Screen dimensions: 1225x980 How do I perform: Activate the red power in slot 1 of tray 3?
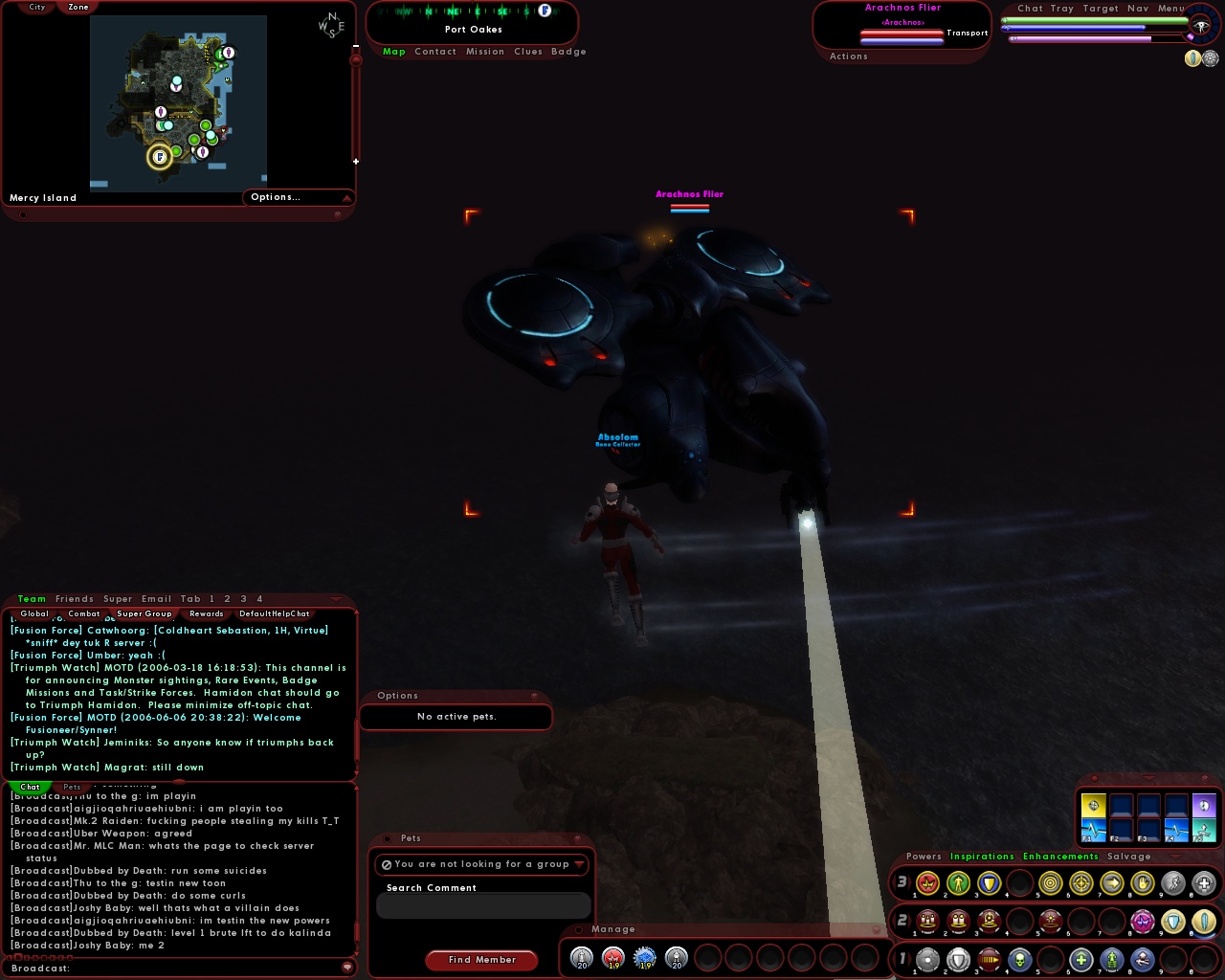click(x=925, y=882)
